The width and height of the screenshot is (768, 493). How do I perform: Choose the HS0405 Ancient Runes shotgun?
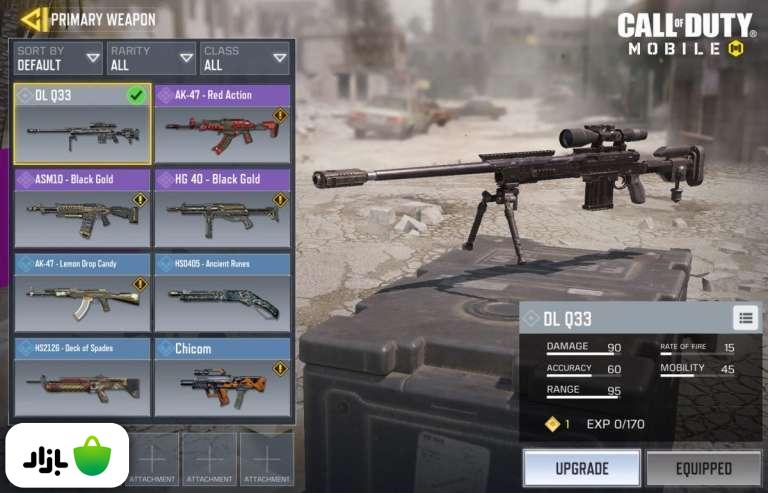(x=222, y=292)
